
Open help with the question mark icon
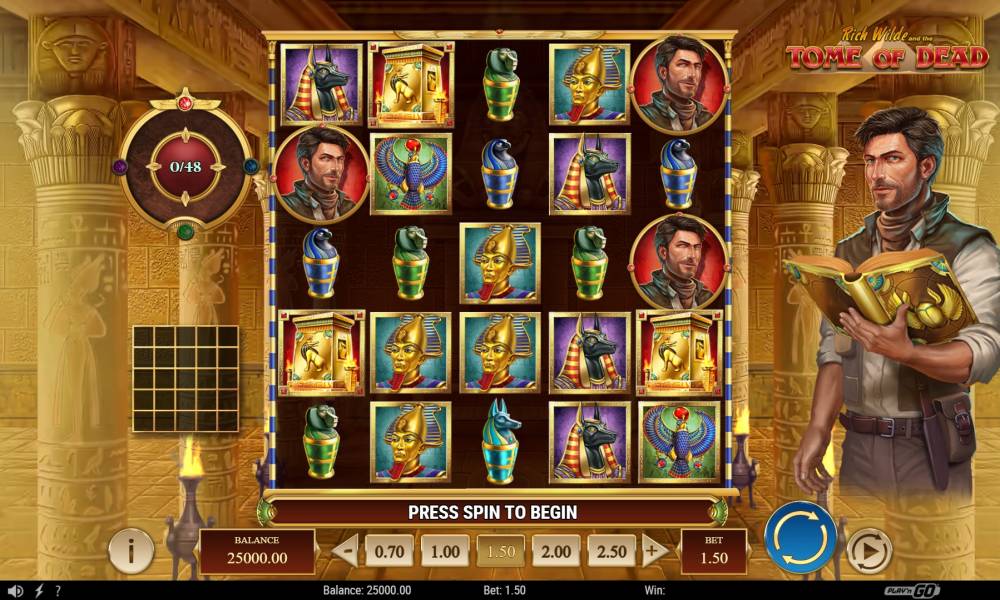click(x=58, y=591)
